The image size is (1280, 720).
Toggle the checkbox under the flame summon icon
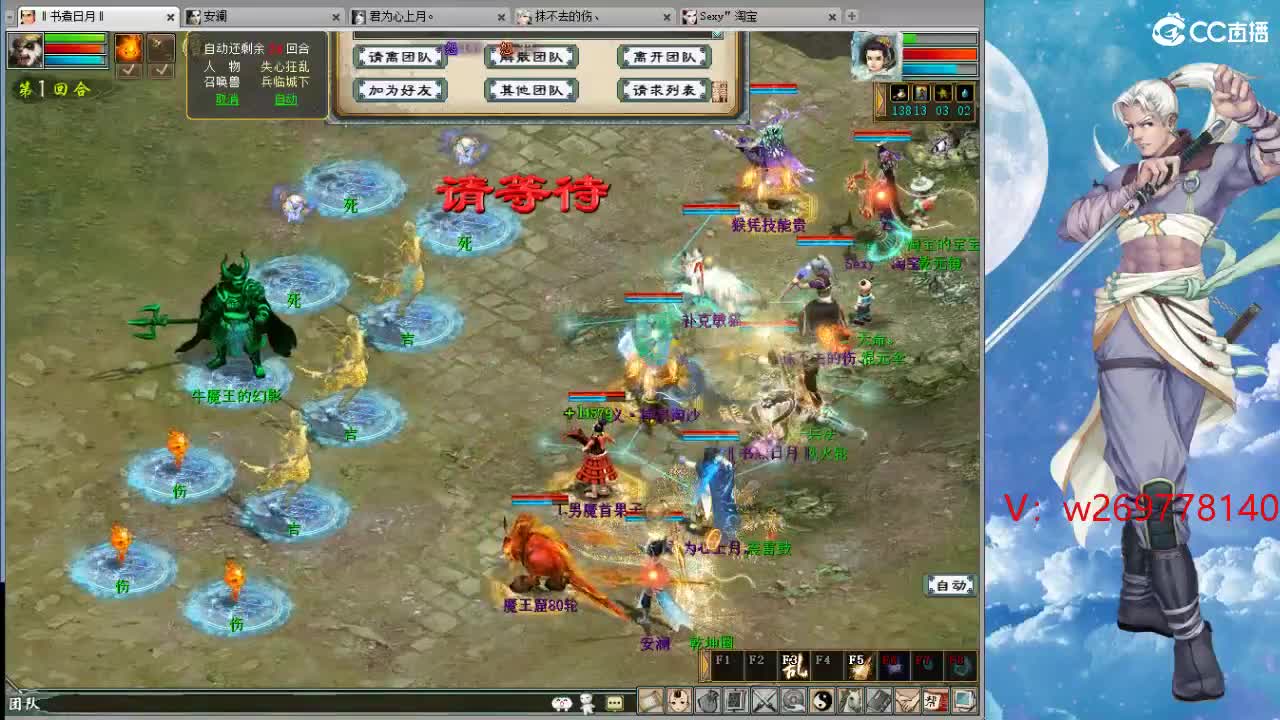(128, 71)
